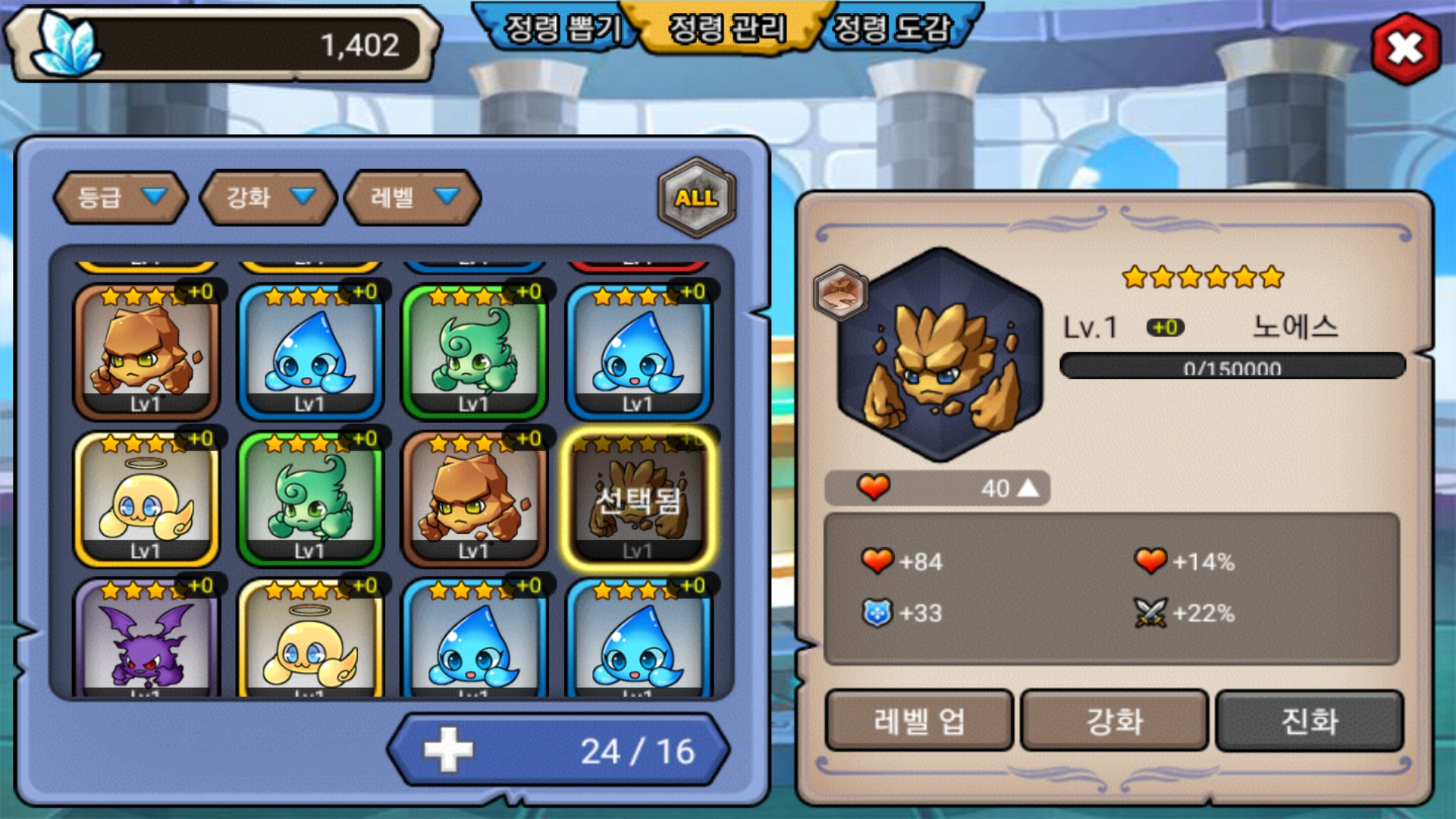This screenshot has height=819, width=1456.
Task: Click the hexagonal ALL filter button
Action: click(x=696, y=198)
